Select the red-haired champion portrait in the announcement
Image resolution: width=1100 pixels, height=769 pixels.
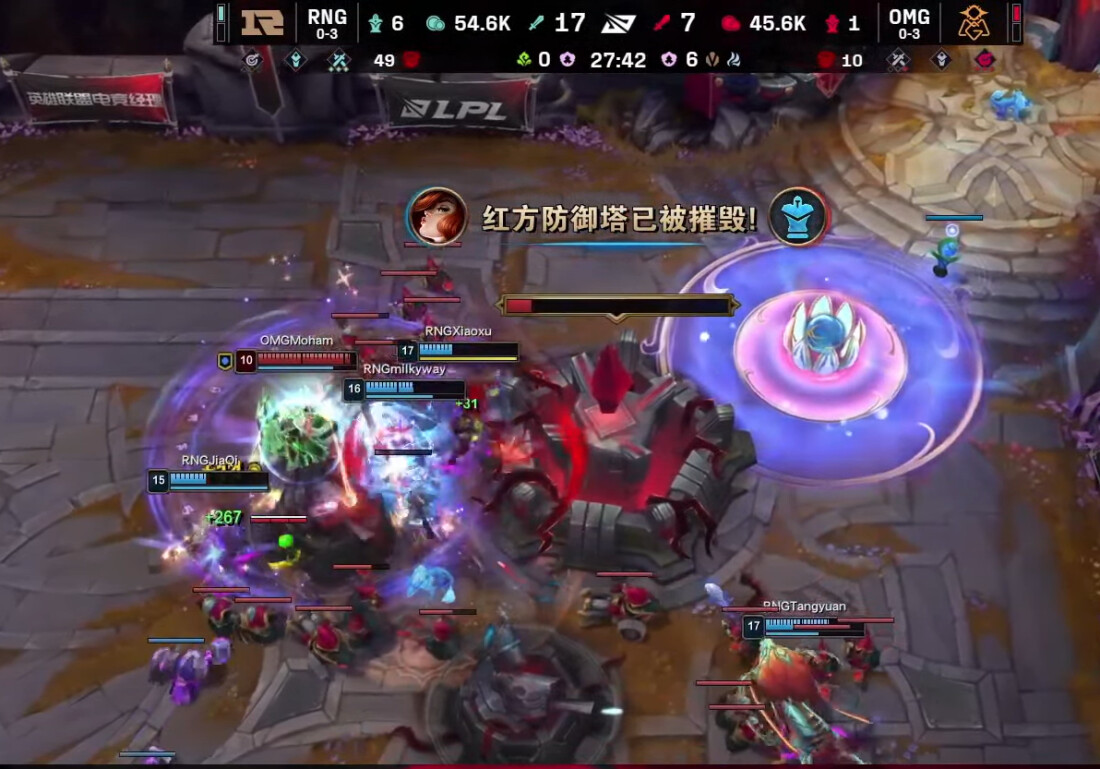pyautogui.click(x=438, y=216)
